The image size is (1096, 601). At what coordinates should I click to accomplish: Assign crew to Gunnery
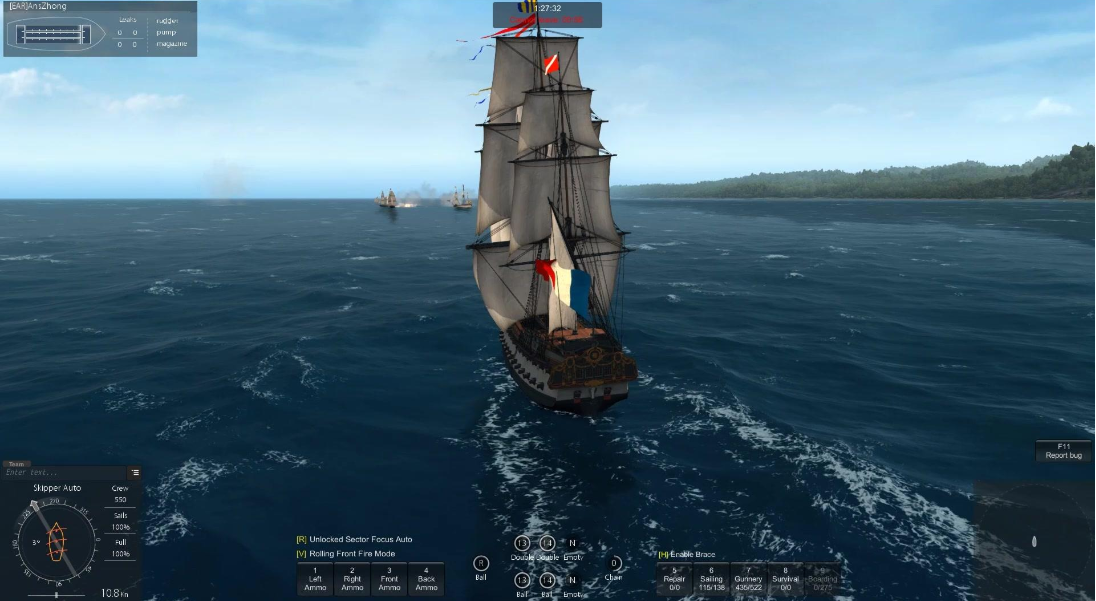748,579
